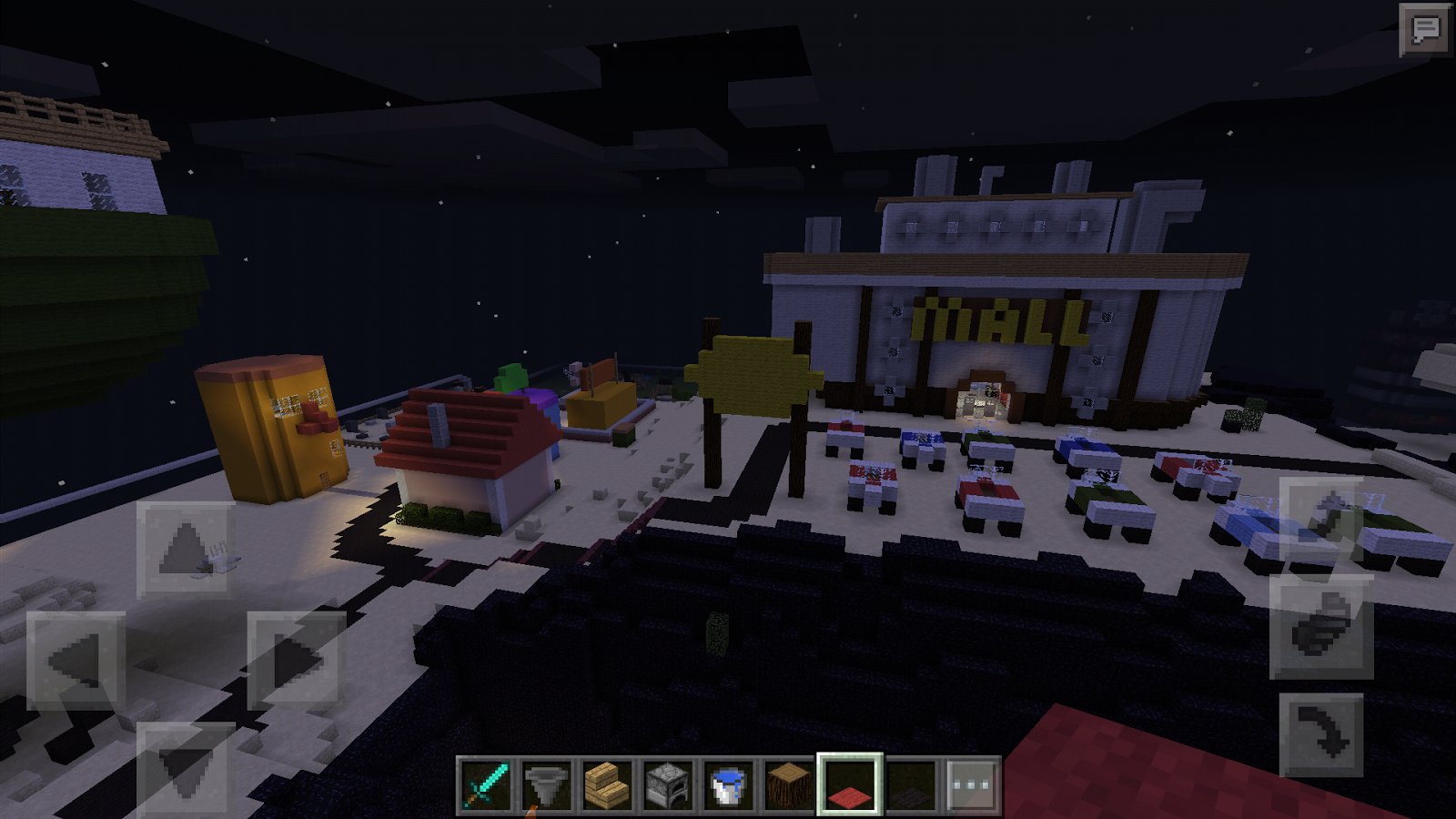Tap the forward arrow on the D-pad

point(186,550)
